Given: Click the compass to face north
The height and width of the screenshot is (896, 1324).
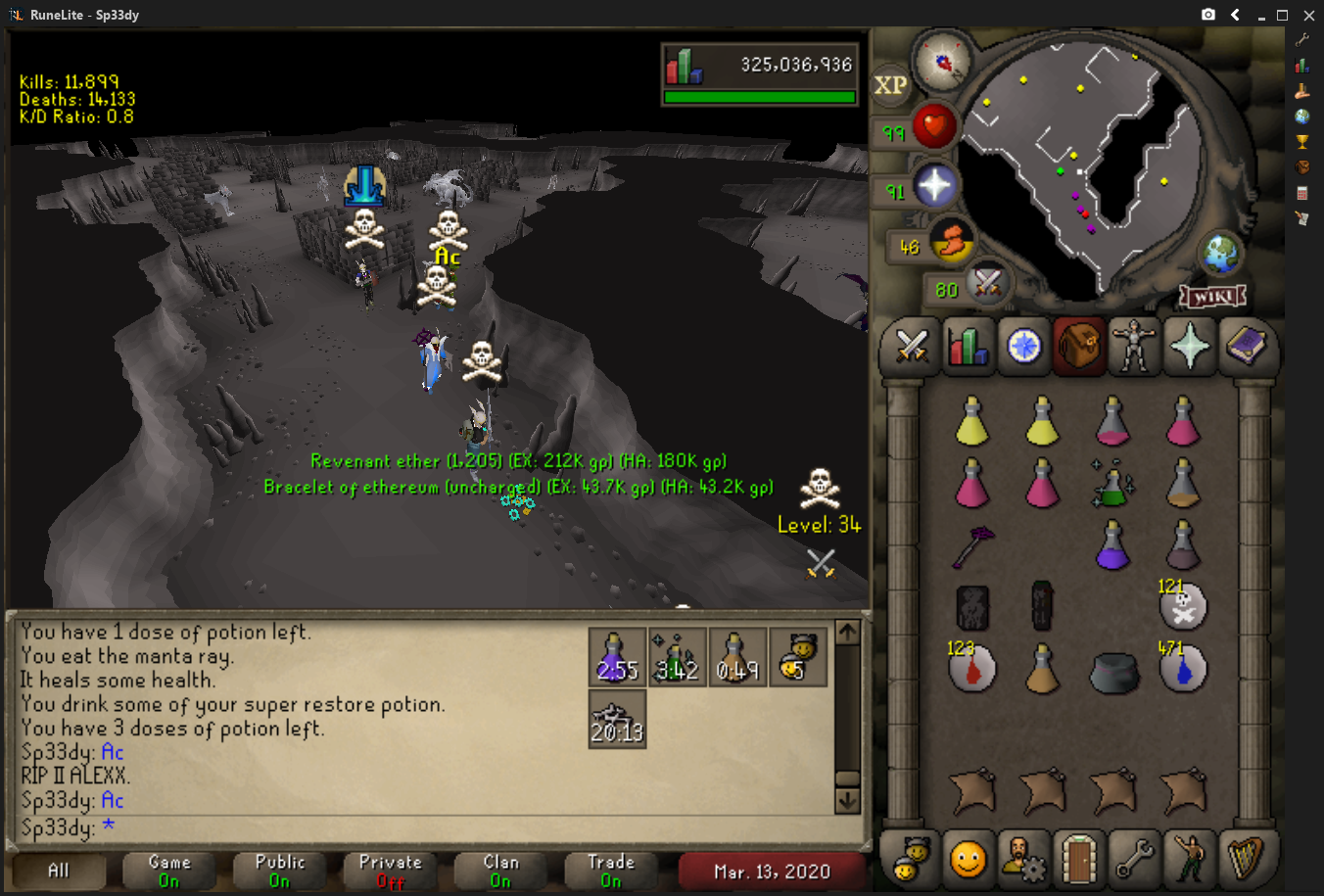Looking at the screenshot, I should coord(942,62).
